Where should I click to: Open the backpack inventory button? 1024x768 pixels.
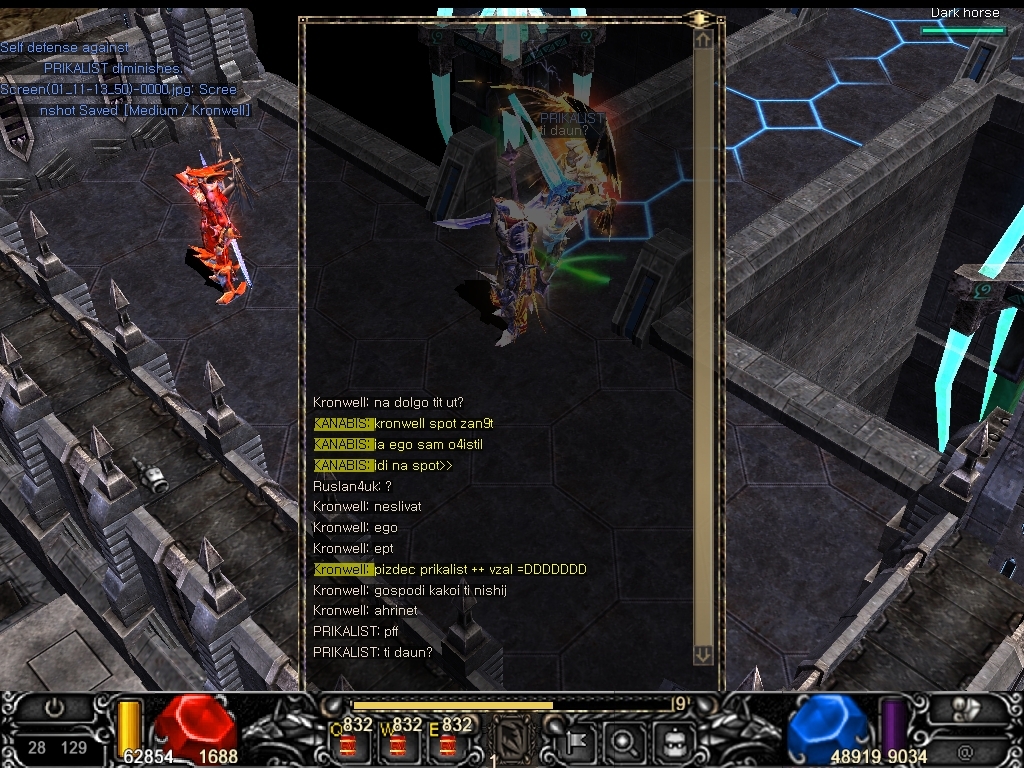(x=673, y=742)
